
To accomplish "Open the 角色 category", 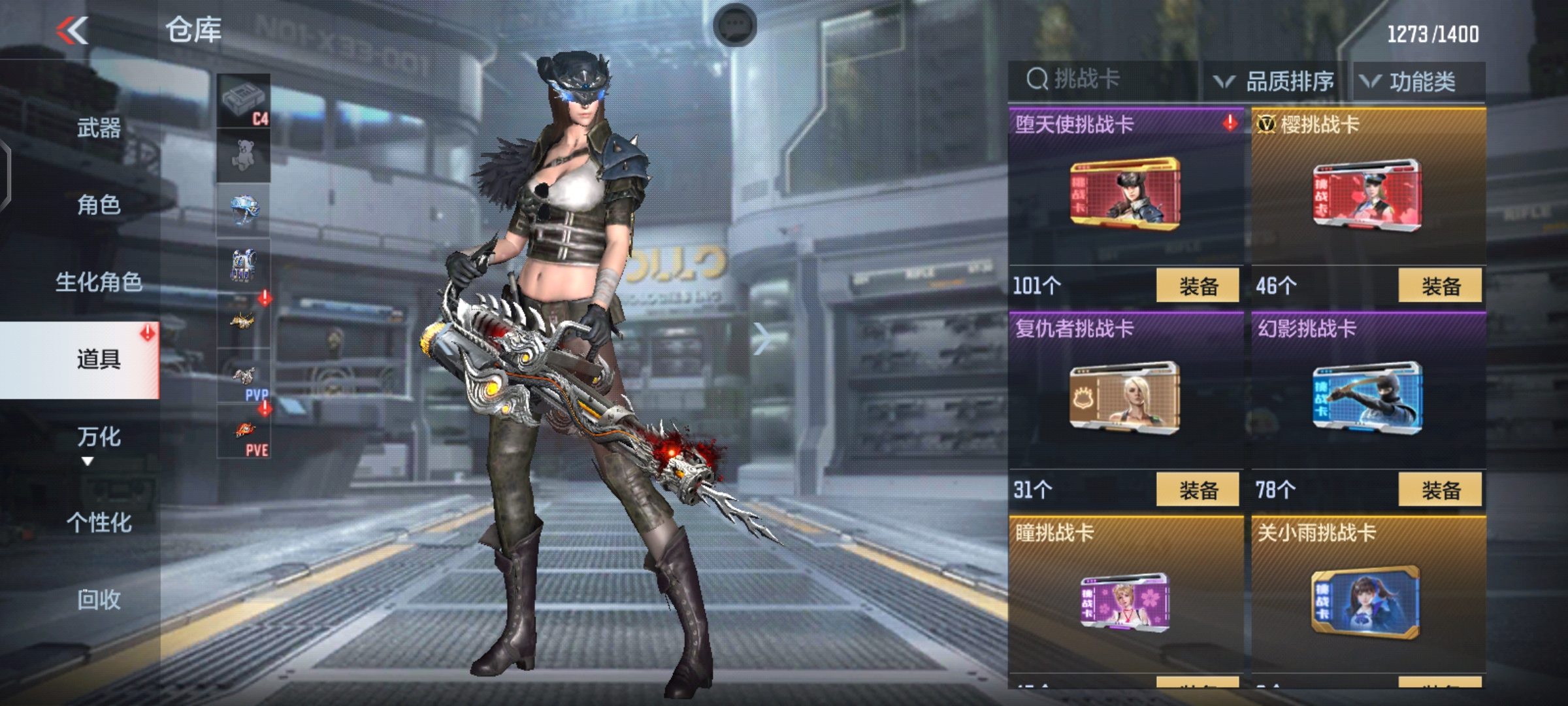I will coord(99,205).
